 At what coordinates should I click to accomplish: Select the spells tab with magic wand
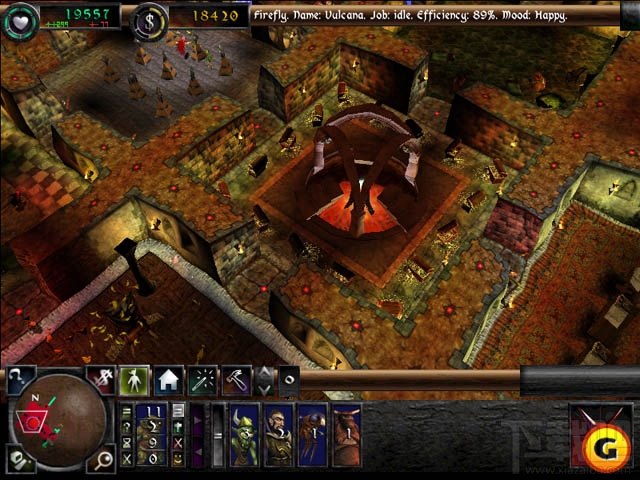click(203, 380)
